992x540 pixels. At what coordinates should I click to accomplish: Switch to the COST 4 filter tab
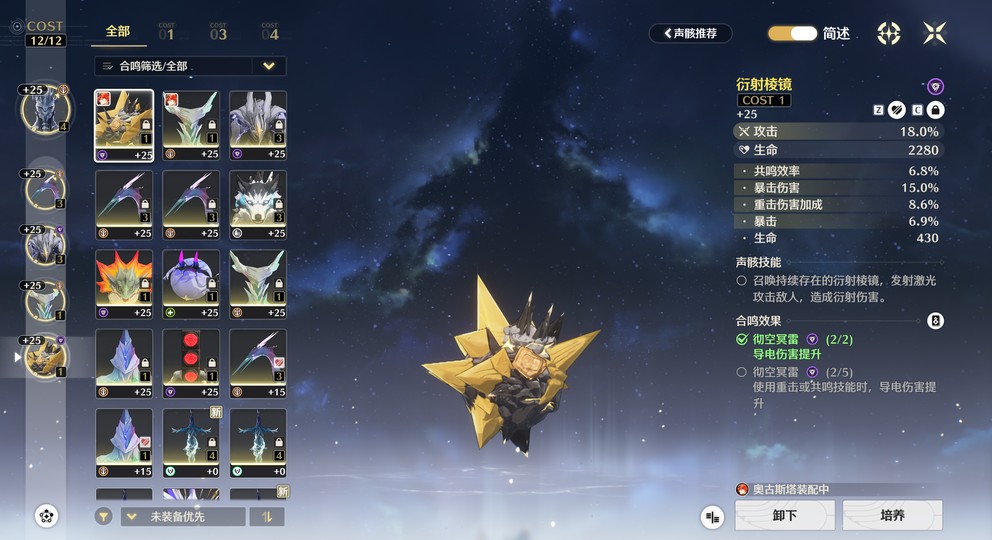click(x=270, y=32)
